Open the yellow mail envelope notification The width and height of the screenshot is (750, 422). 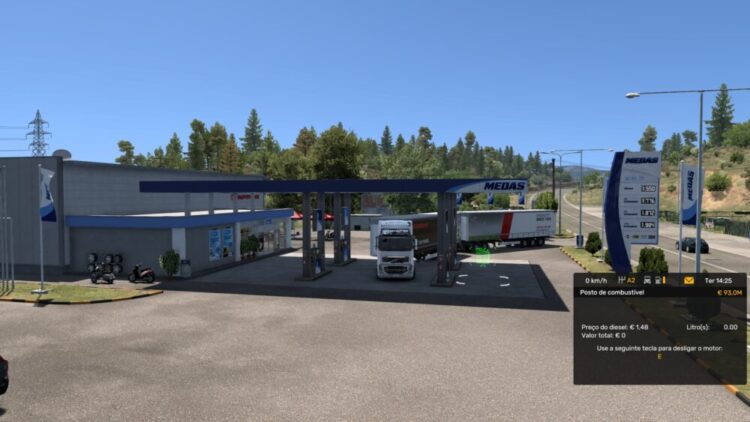click(689, 280)
